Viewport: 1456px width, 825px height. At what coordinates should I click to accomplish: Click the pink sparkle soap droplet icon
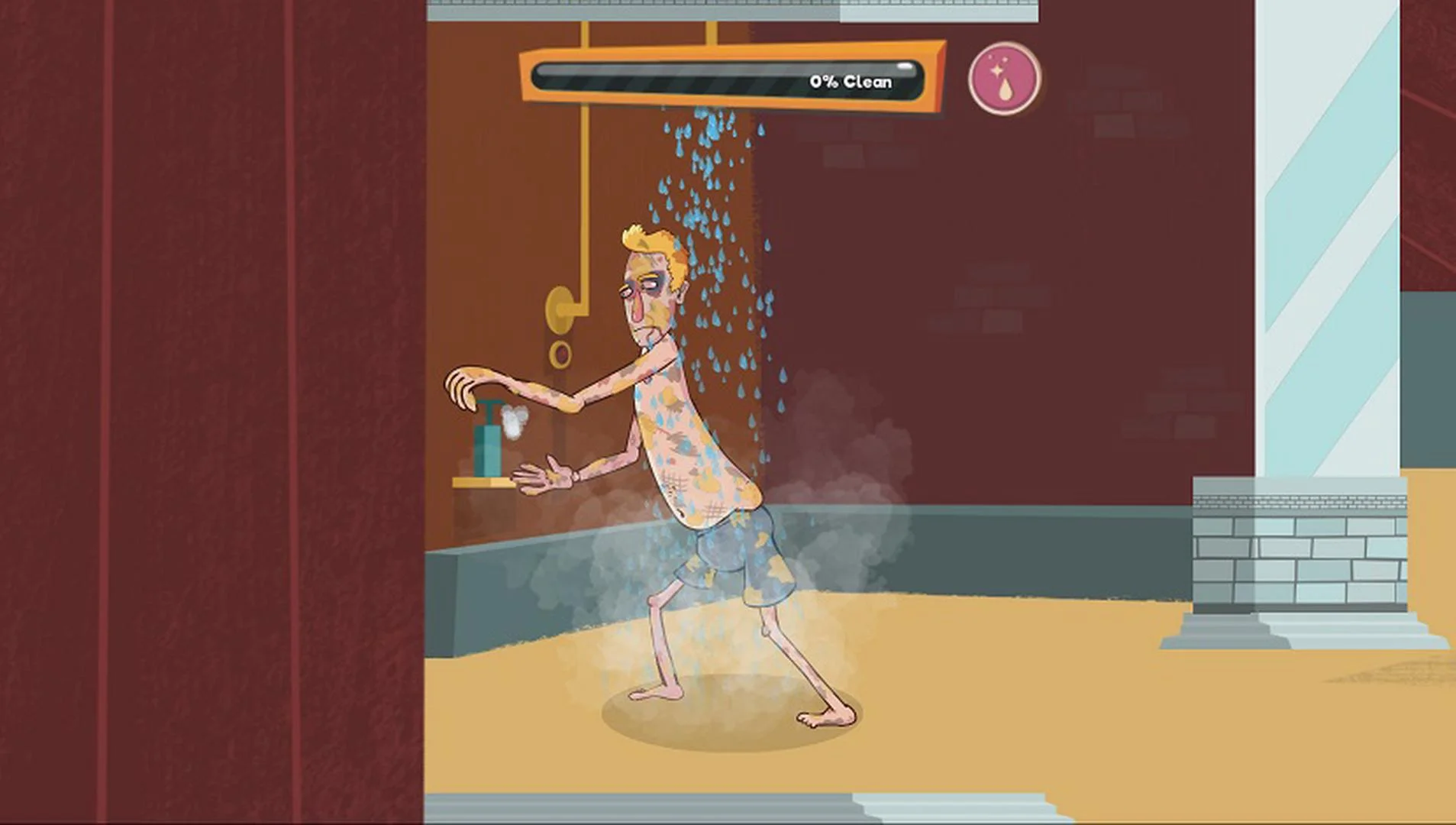point(1002,78)
